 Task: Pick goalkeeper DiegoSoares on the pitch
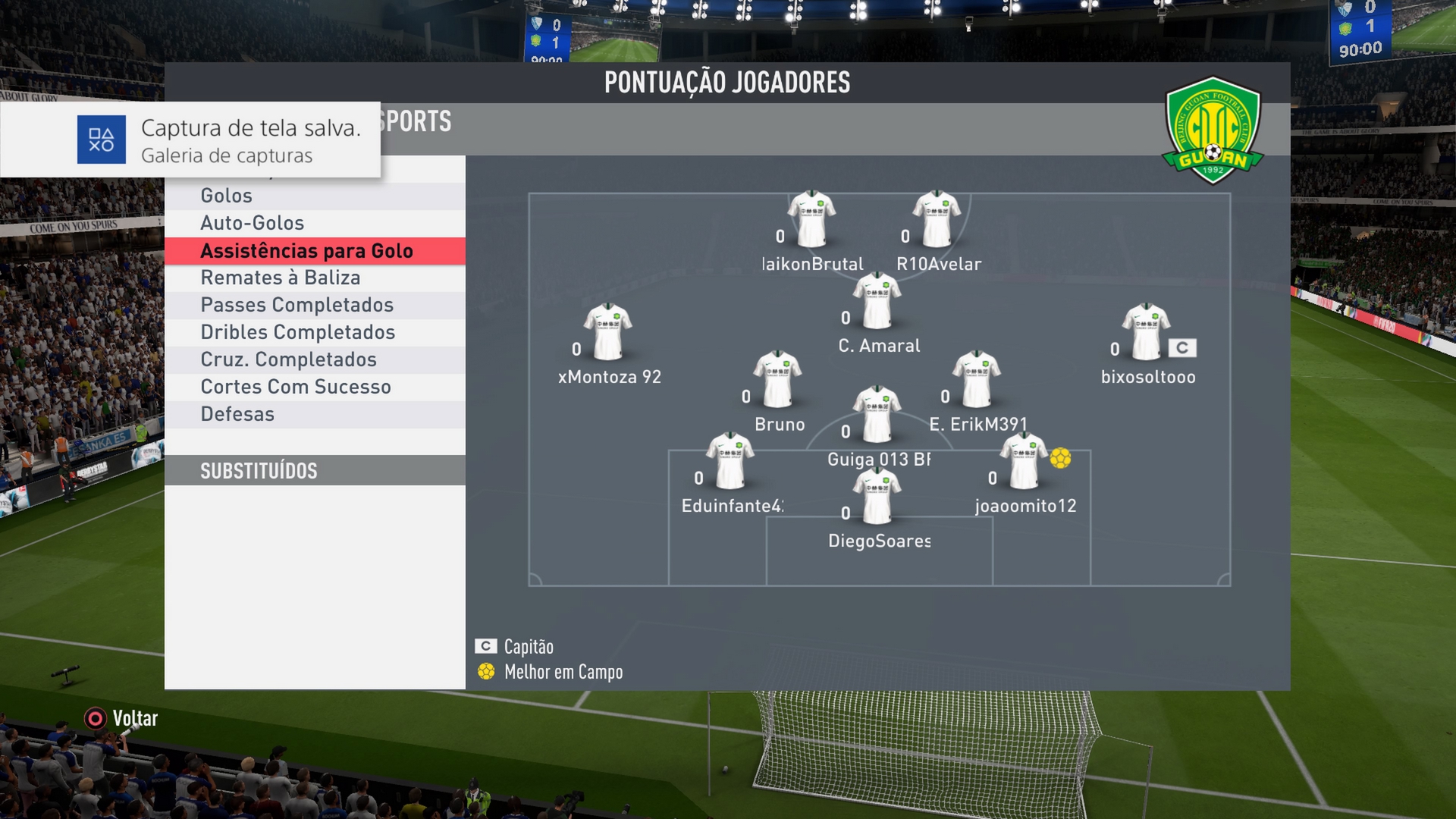[x=877, y=498]
